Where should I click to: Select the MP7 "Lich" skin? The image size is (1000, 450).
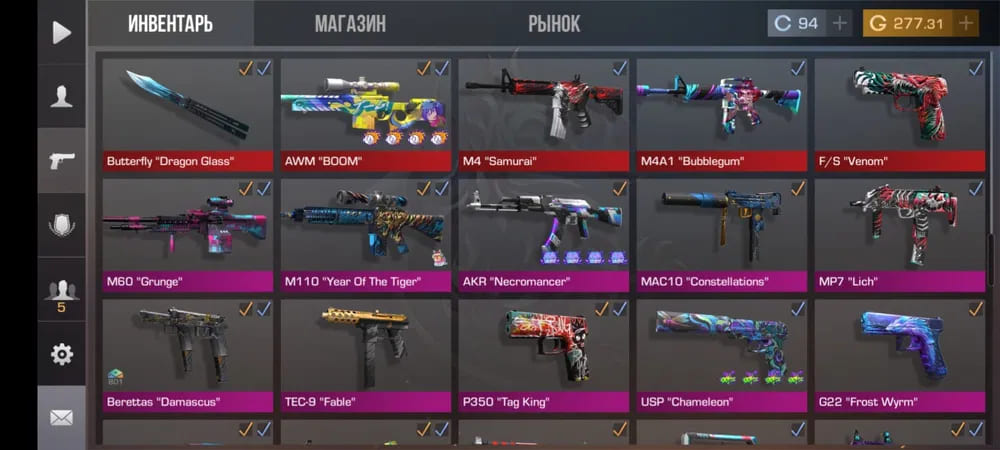[x=899, y=235]
